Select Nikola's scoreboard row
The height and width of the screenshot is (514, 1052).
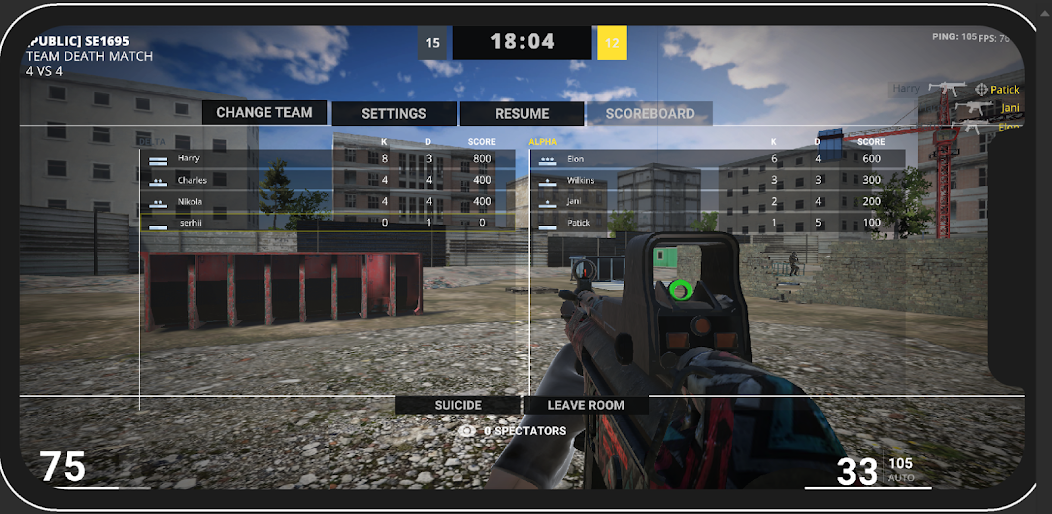(328, 201)
